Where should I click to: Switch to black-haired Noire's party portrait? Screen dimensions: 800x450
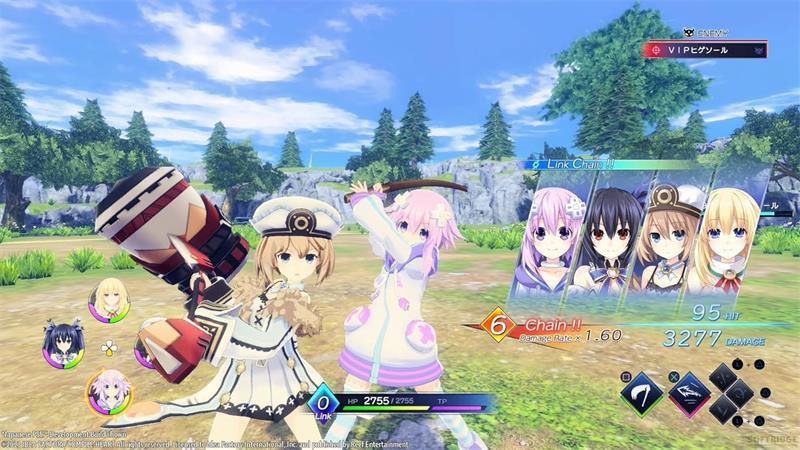(x=61, y=344)
